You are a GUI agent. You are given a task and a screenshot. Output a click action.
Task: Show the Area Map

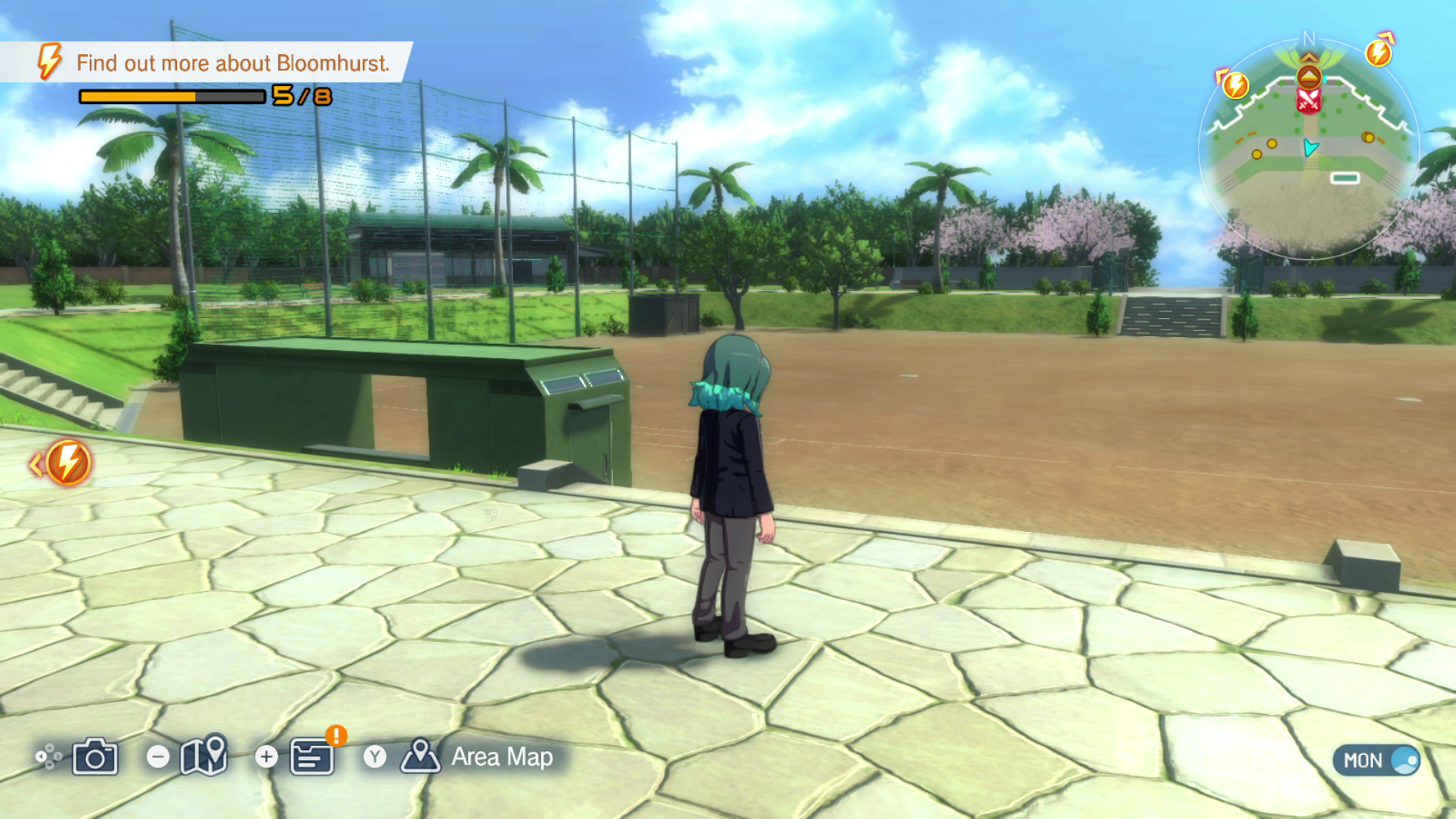pos(500,757)
